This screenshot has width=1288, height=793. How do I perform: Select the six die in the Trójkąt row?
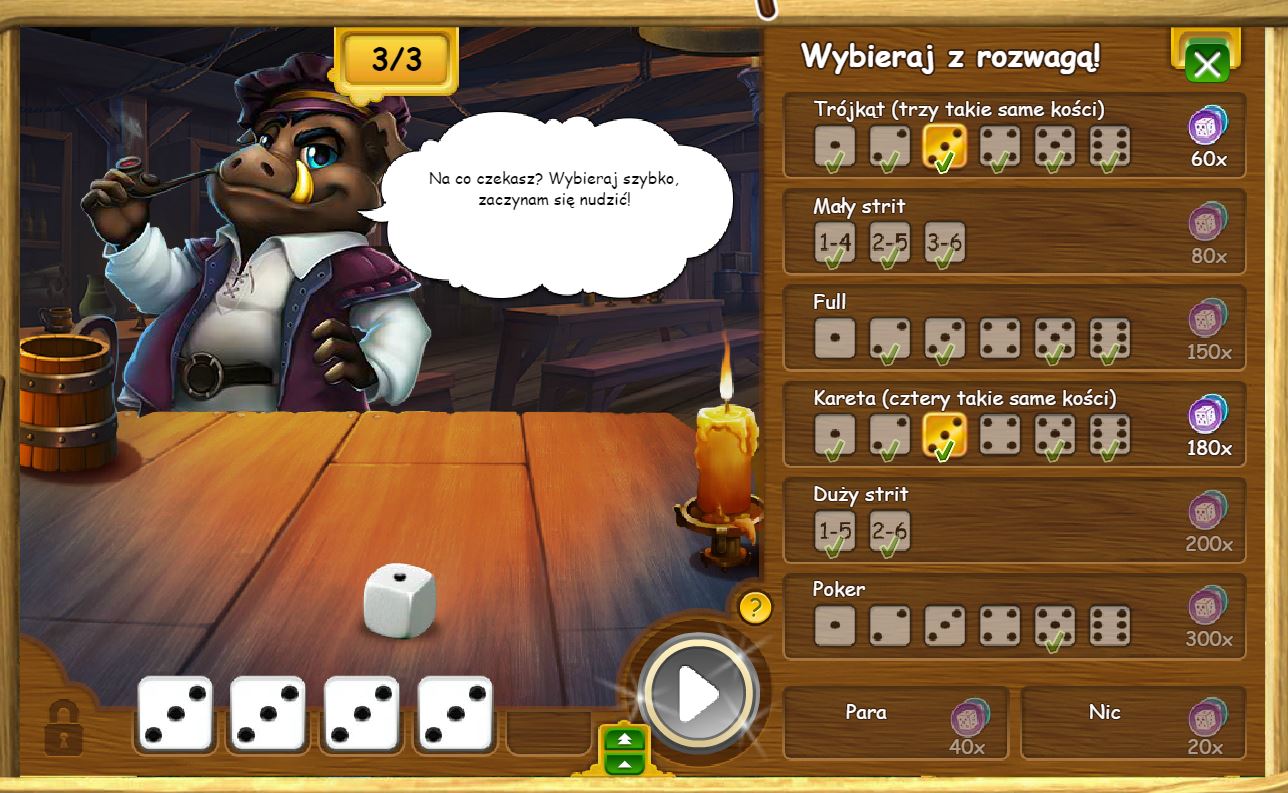(1109, 147)
